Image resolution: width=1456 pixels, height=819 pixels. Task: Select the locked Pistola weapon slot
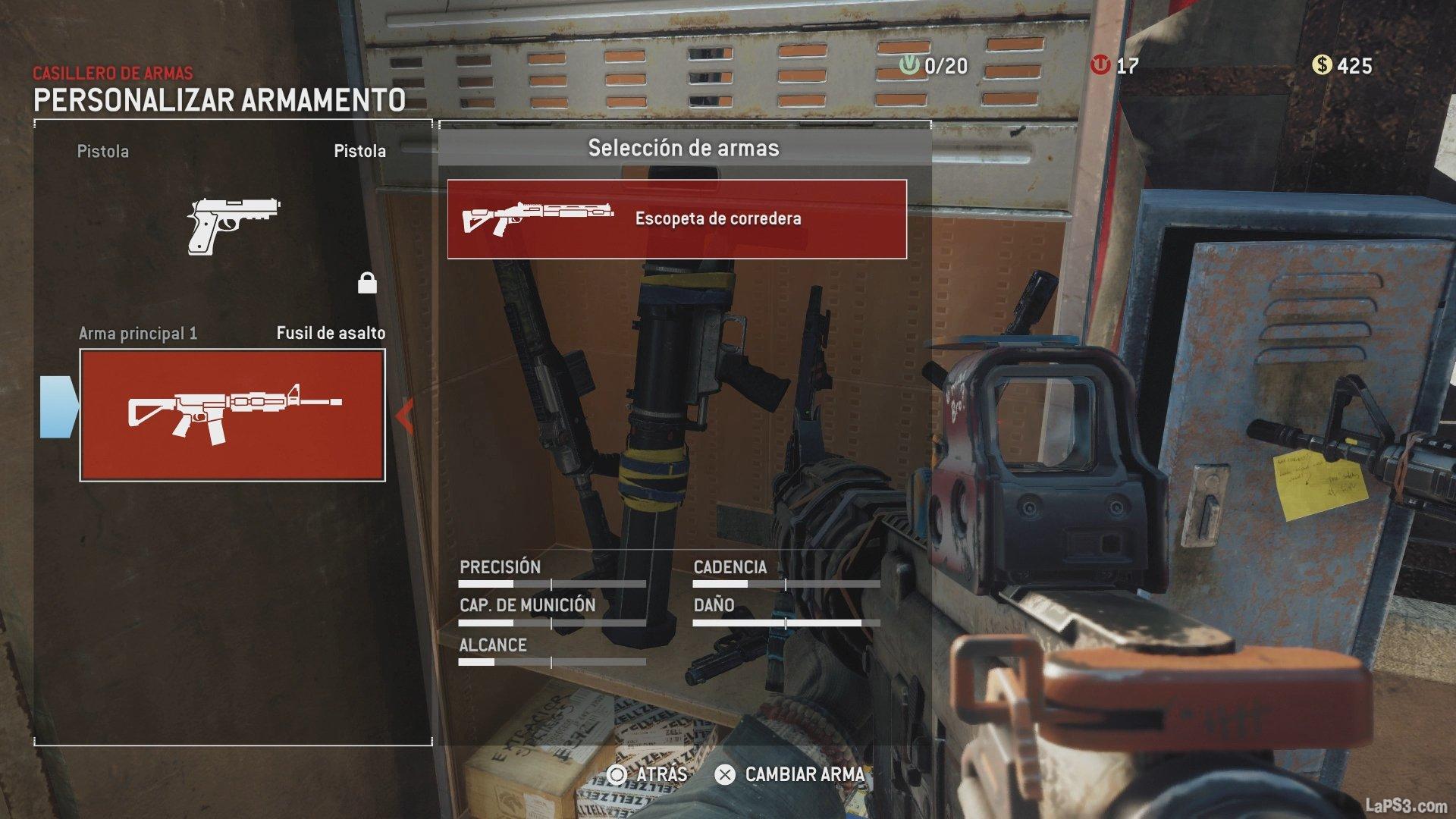coord(233,225)
